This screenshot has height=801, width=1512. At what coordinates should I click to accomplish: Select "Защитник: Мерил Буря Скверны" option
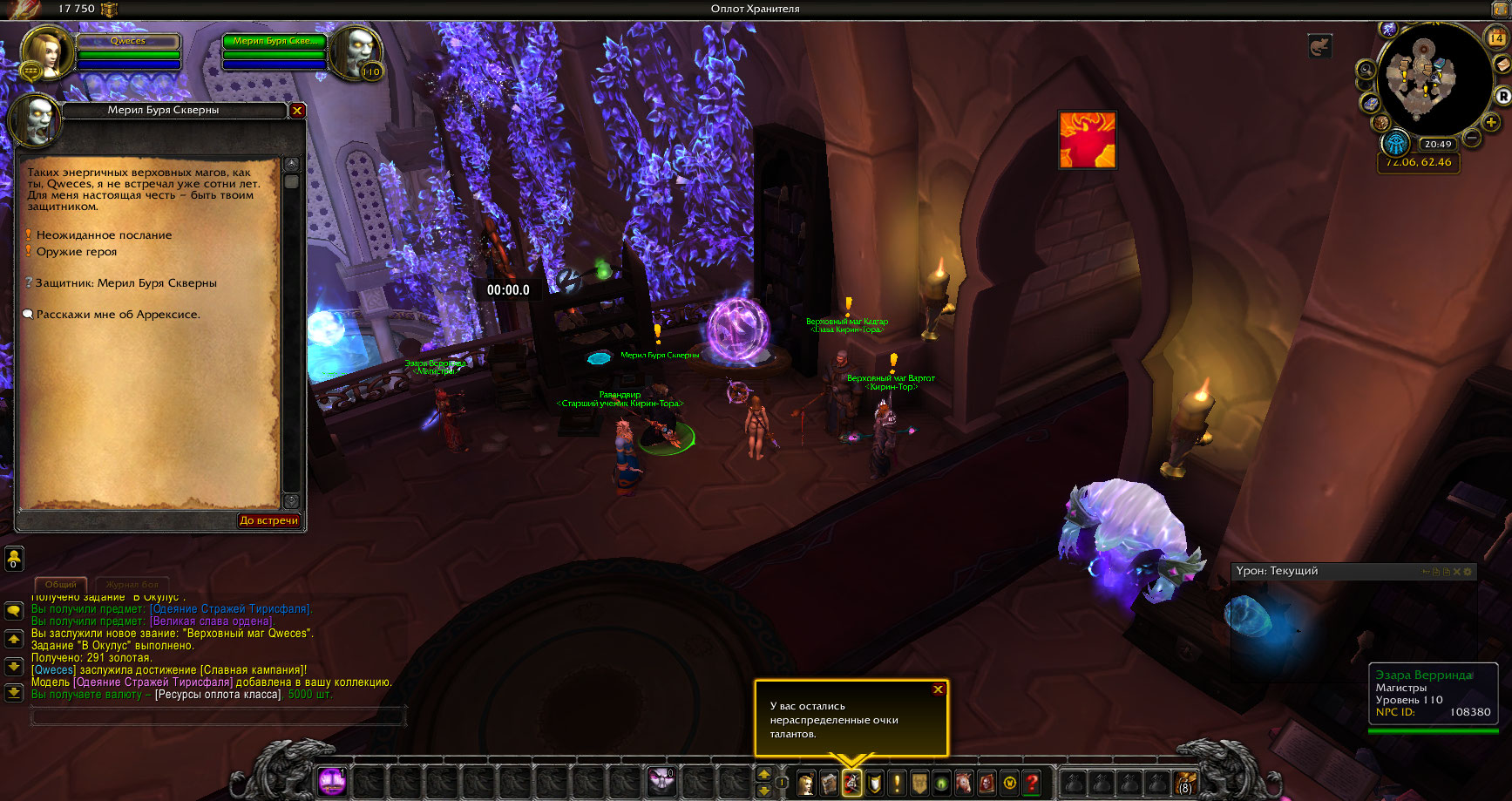(125, 283)
